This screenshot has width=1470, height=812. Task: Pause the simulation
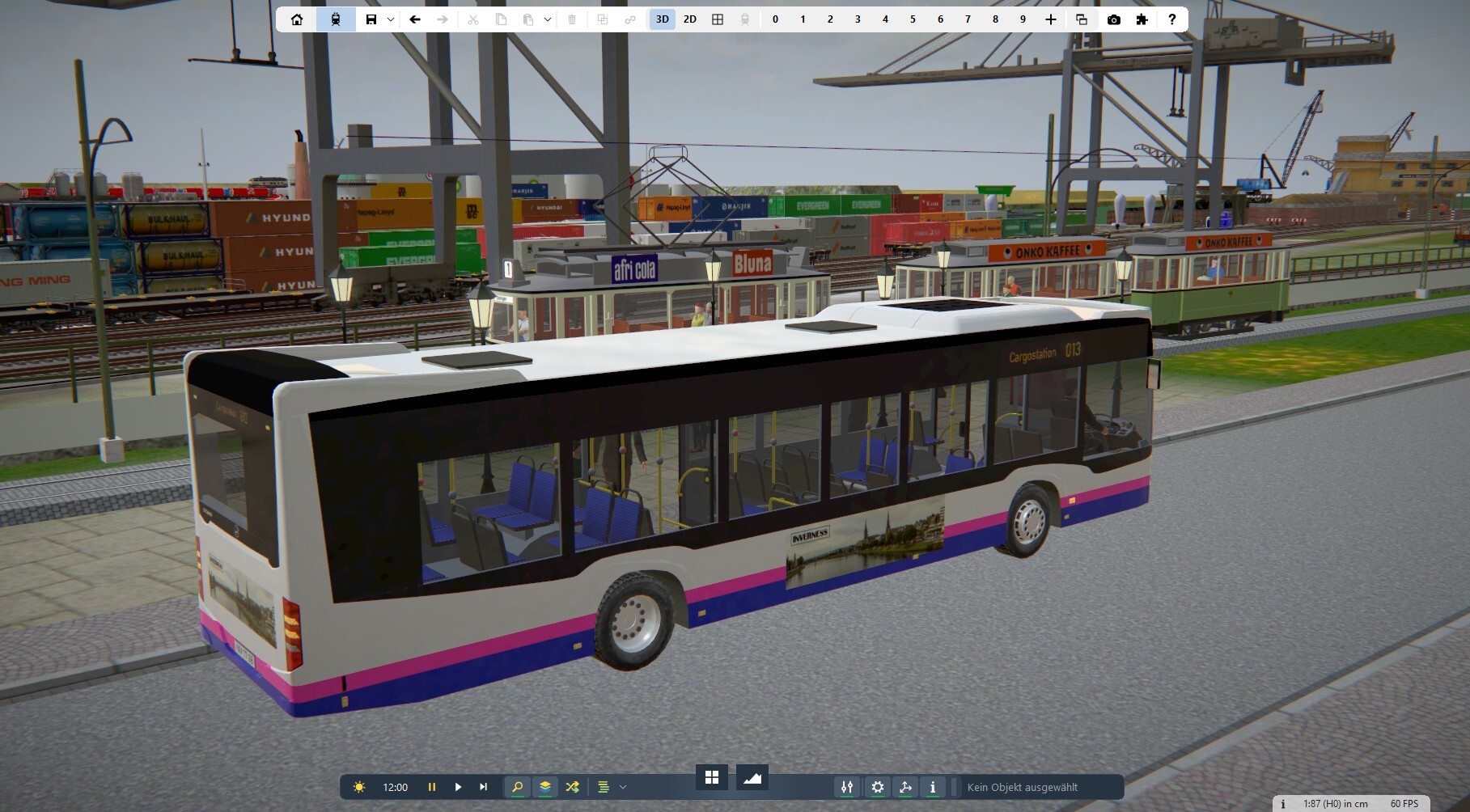(x=432, y=787)
